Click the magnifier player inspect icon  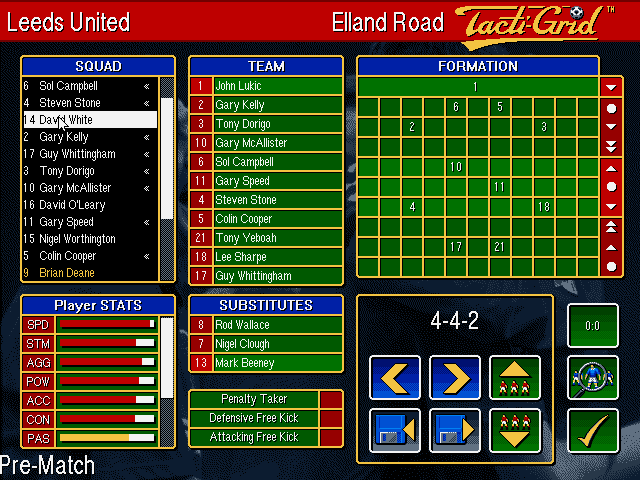point(592,378)
